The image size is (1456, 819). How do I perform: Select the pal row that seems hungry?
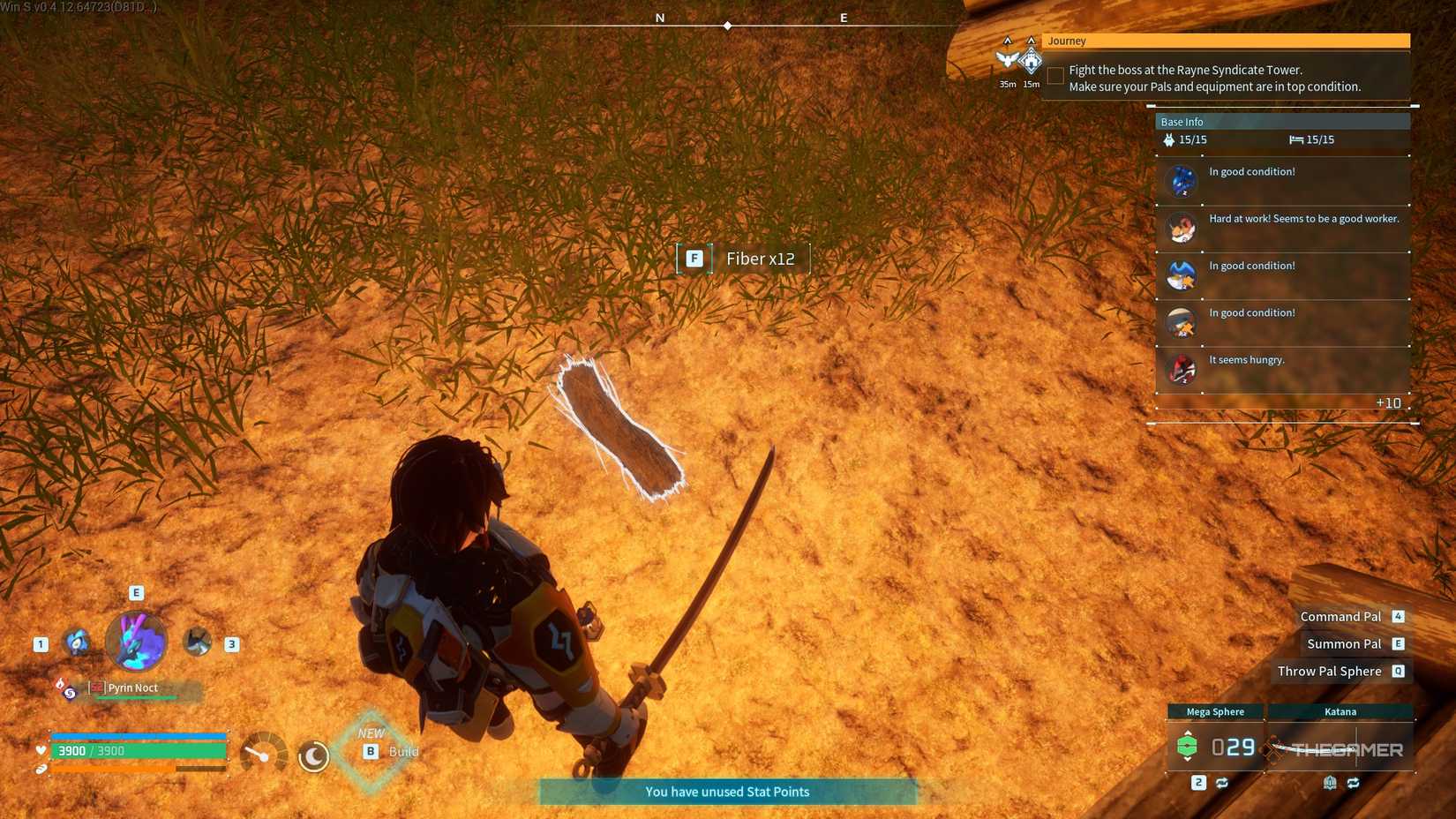point(1282,369)
